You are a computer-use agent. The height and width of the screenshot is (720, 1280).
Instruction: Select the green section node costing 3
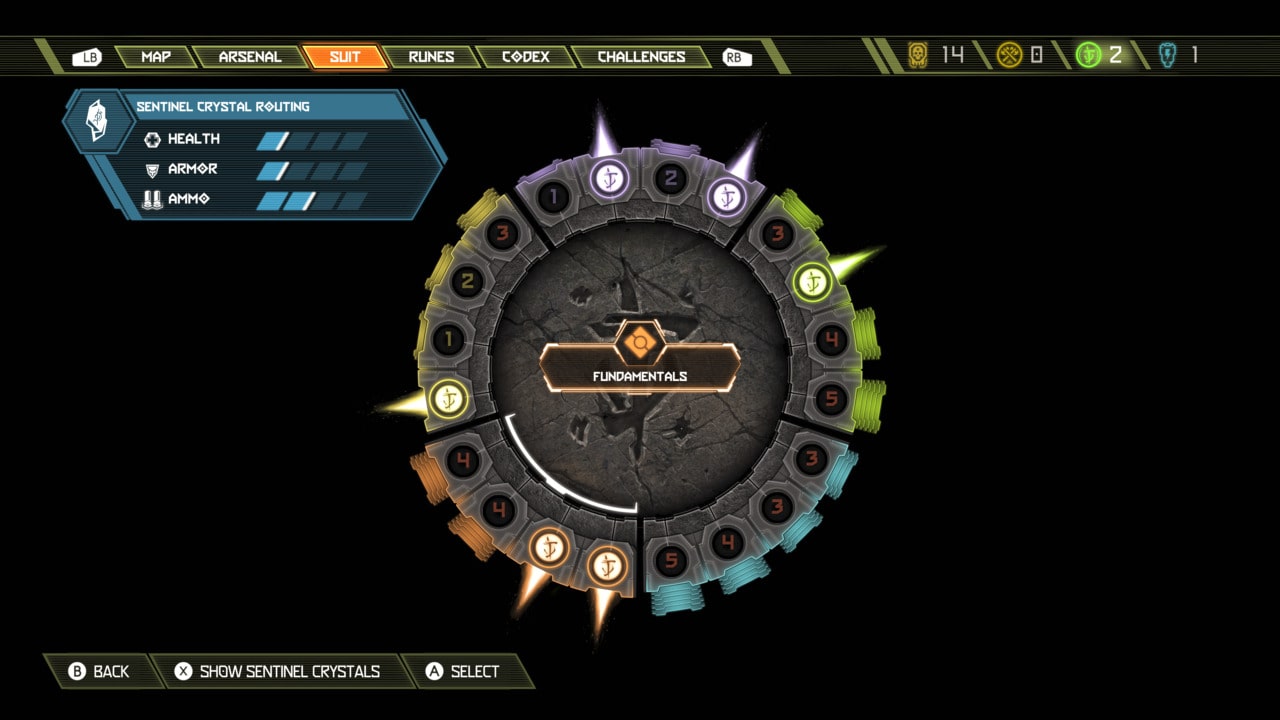[x=777, y=234]
